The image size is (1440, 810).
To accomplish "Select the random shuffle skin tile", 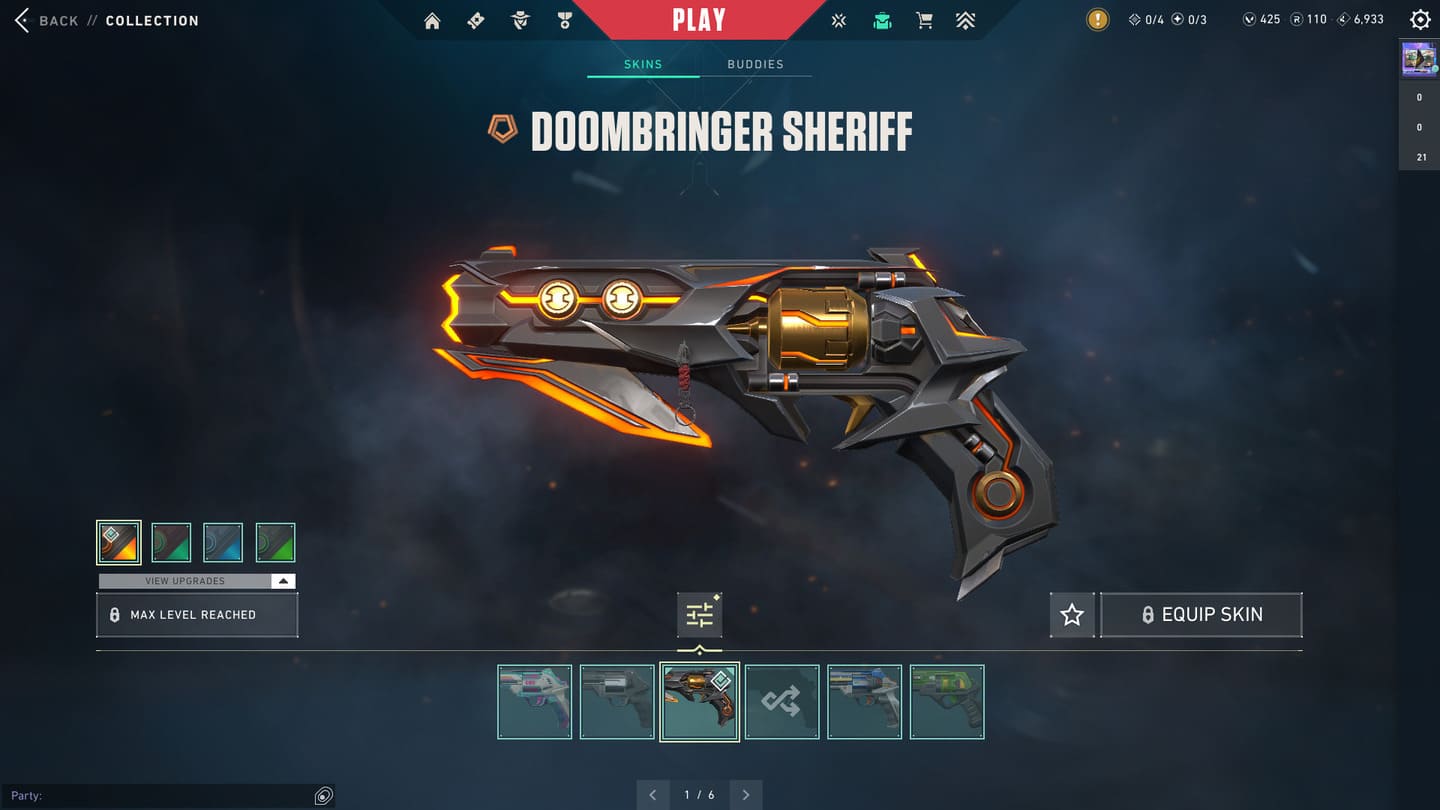I will [x=782, y=702].
